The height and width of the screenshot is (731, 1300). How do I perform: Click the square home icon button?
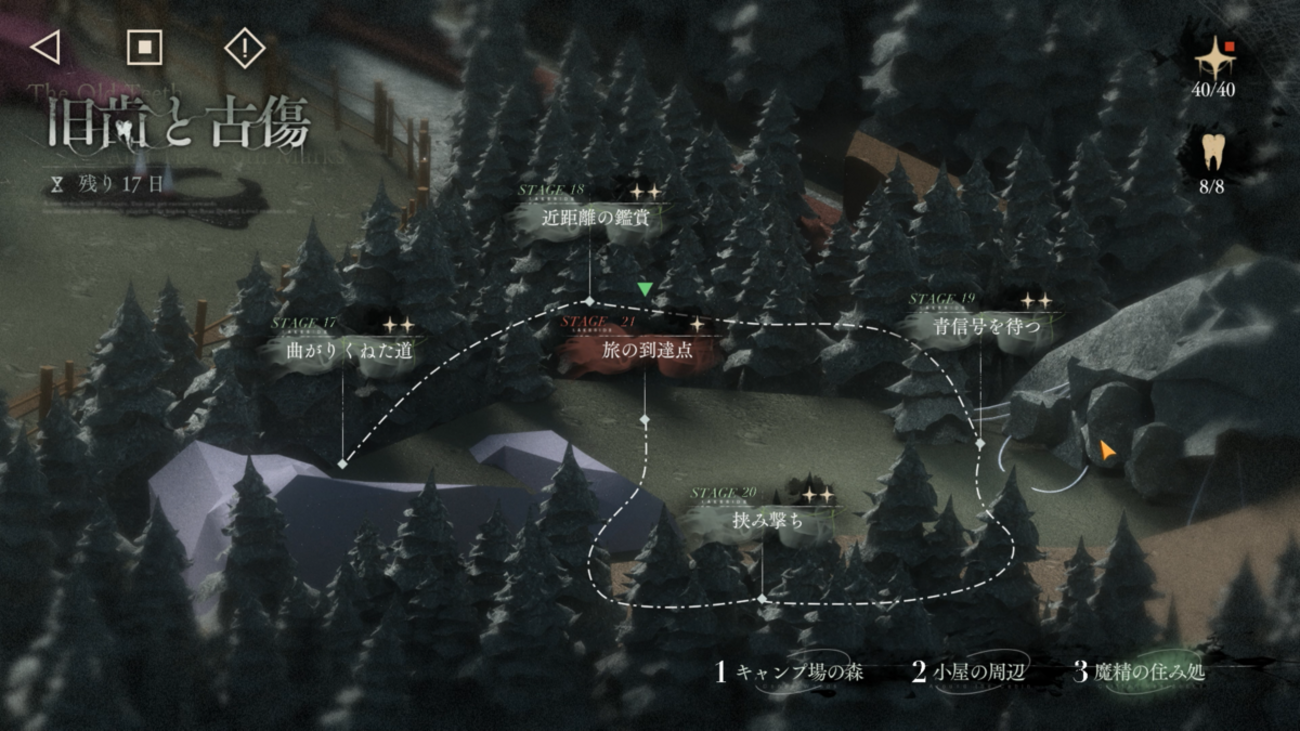pyautogui.click(x=144, y=47)
